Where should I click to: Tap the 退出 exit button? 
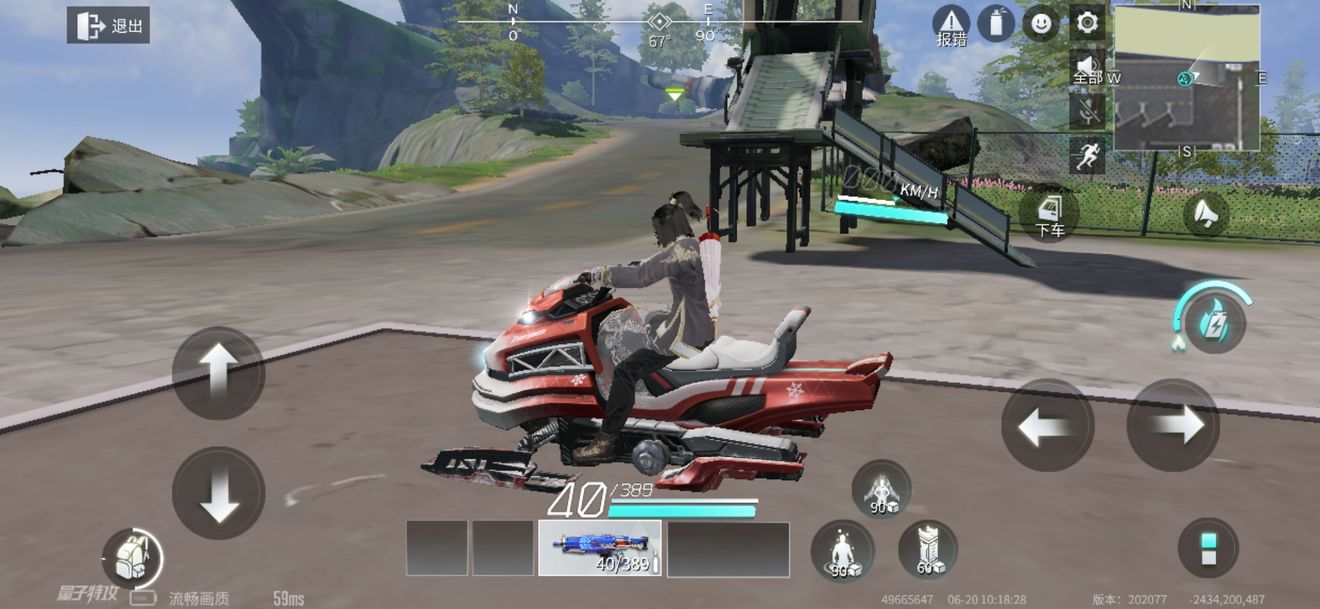click(x=108, y=26)
